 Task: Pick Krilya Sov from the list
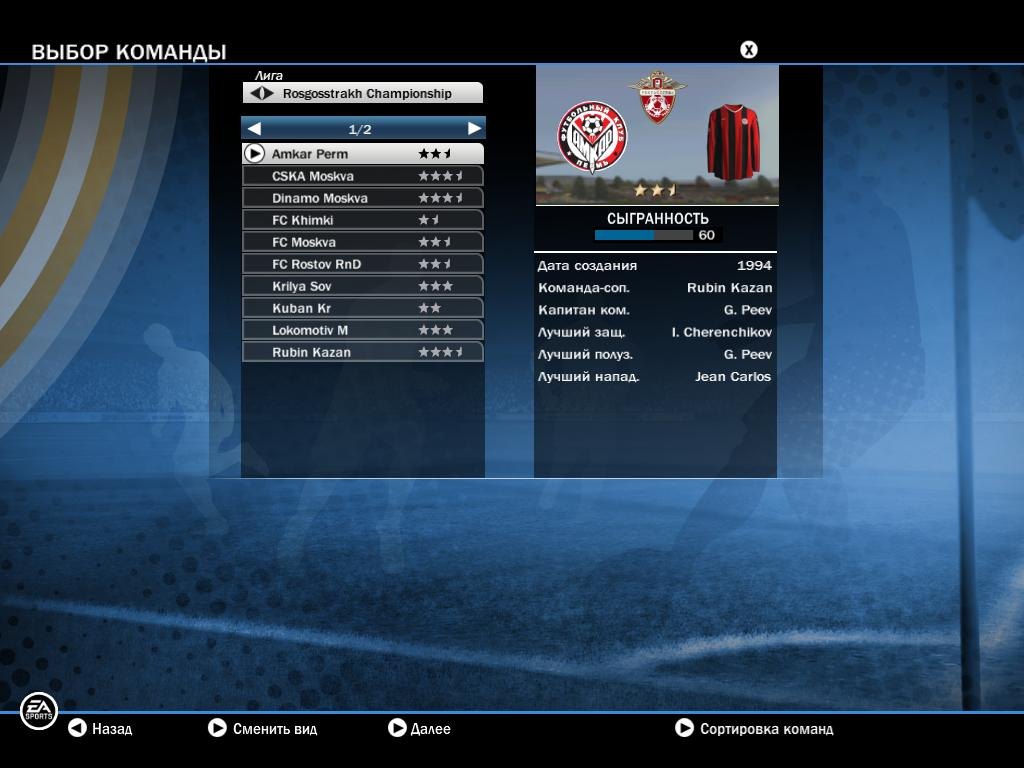(x=362, y=286)
